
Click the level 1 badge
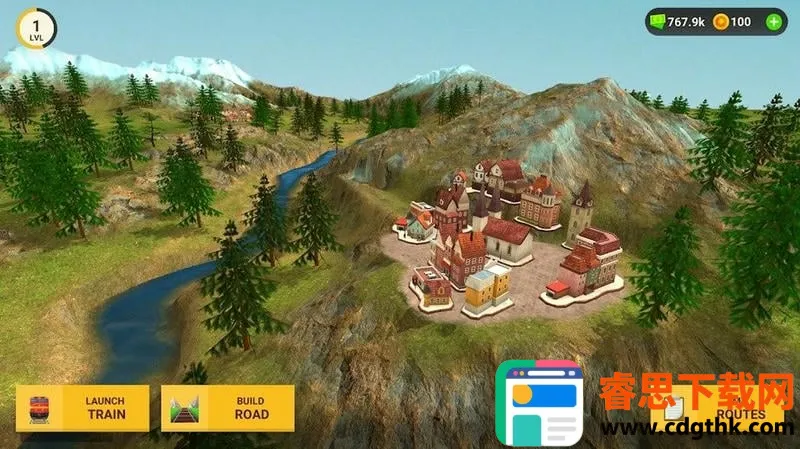pos(37,26)
